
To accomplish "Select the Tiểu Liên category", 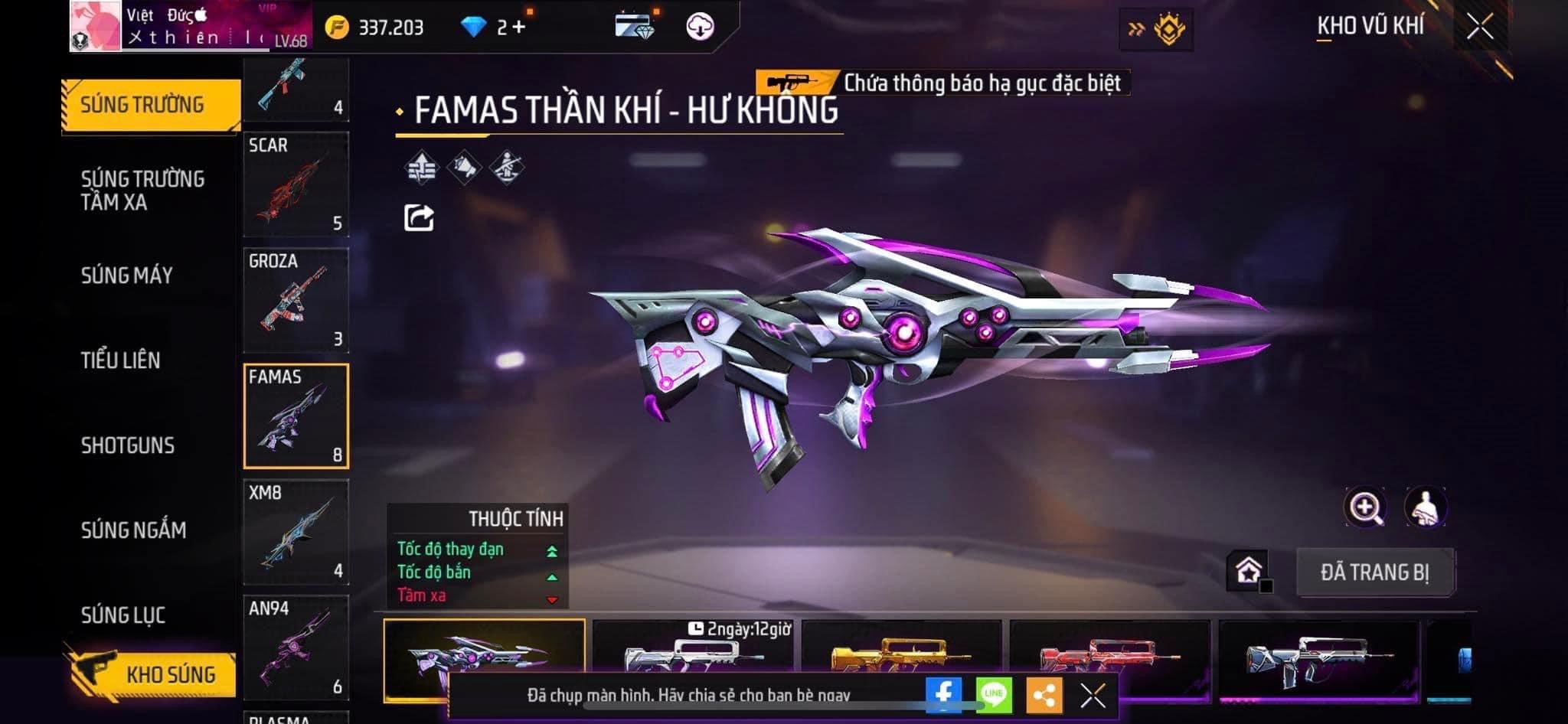I will [x=121, y=360].
